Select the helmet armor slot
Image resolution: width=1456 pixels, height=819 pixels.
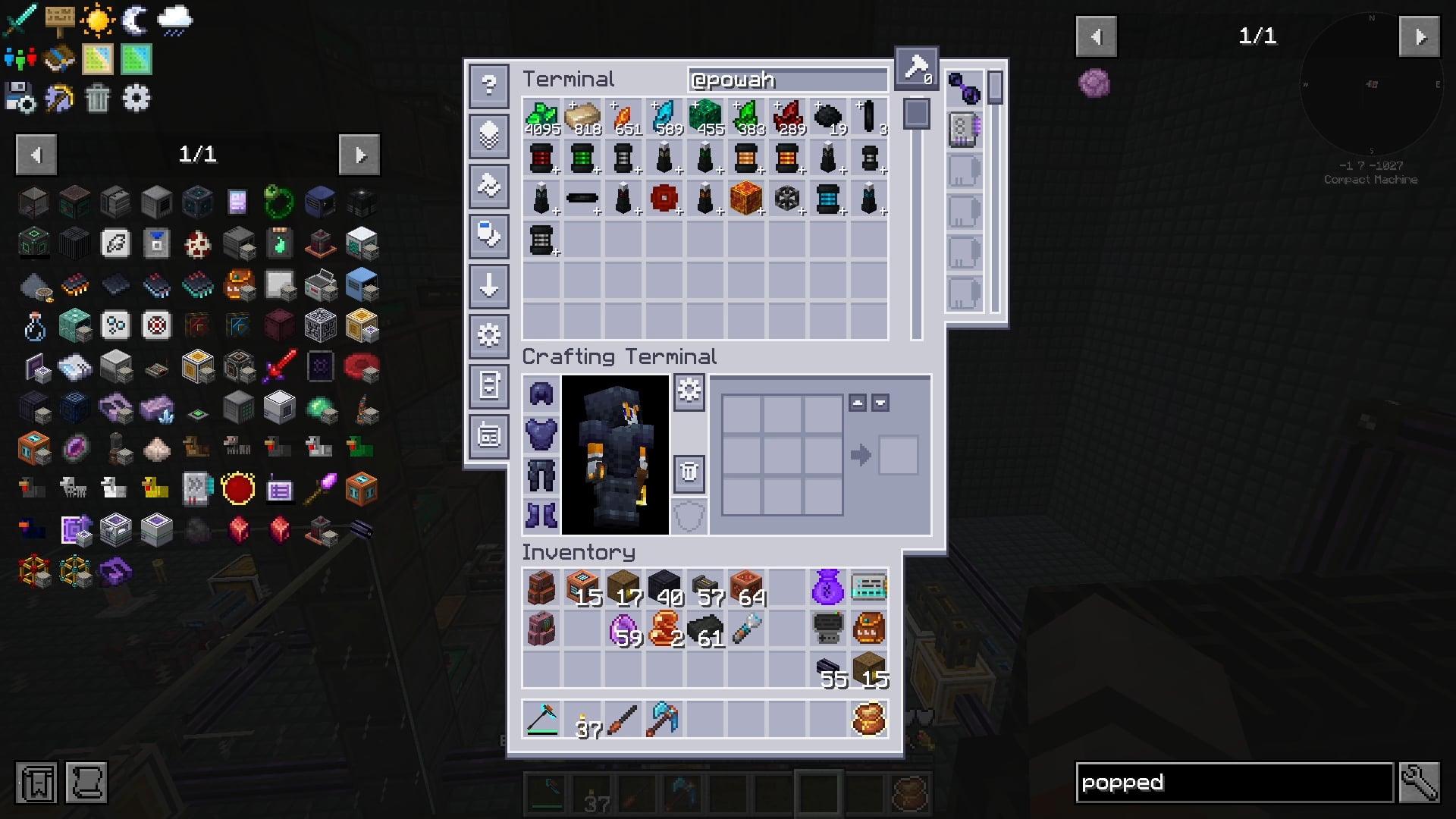point(541,394)
